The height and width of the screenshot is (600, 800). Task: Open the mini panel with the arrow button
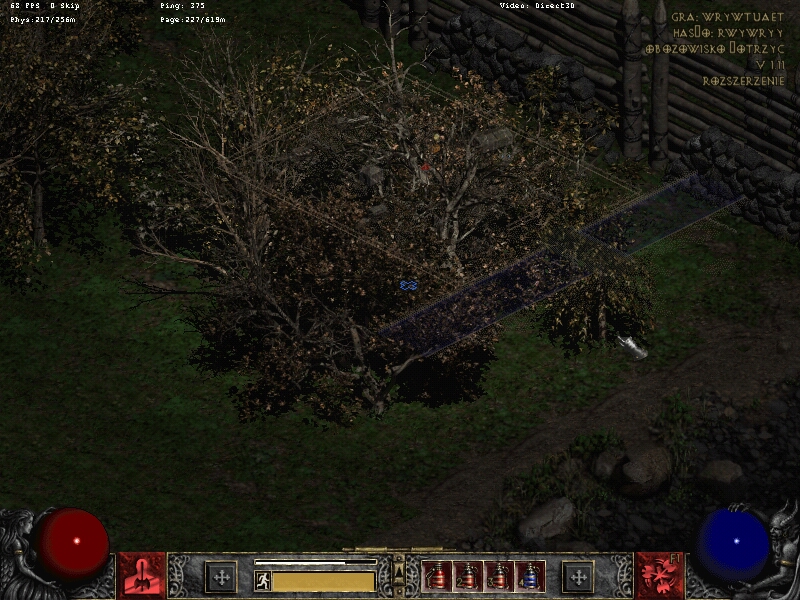pos(399,571)
